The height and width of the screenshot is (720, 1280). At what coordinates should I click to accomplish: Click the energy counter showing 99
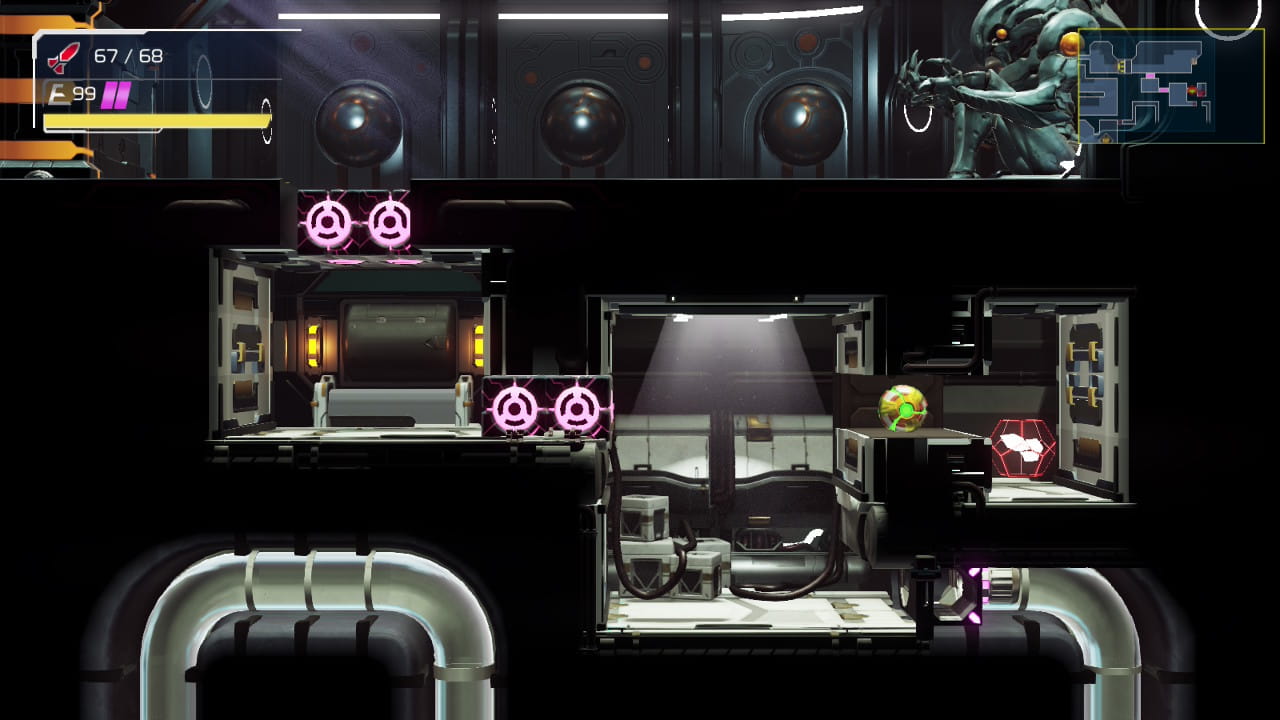(83, 93)
